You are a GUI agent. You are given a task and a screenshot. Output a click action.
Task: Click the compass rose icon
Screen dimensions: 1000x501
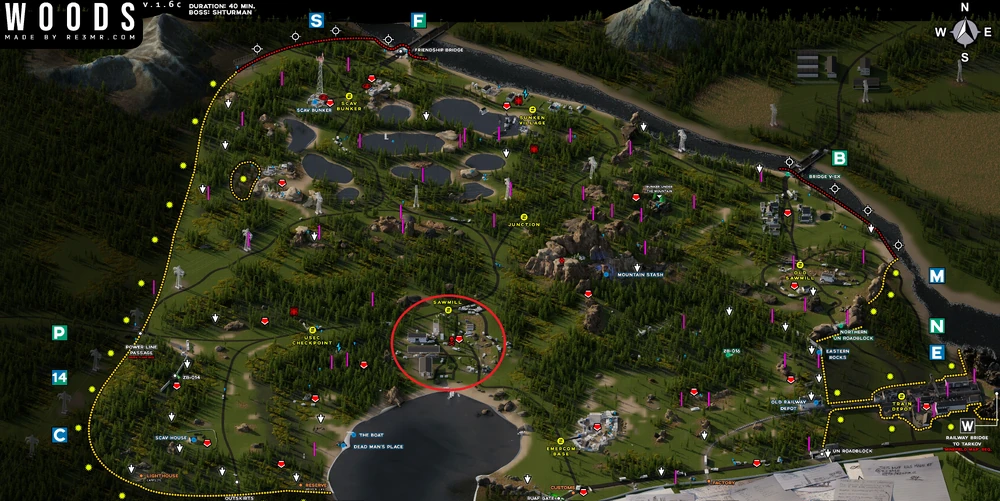(965, 32)
